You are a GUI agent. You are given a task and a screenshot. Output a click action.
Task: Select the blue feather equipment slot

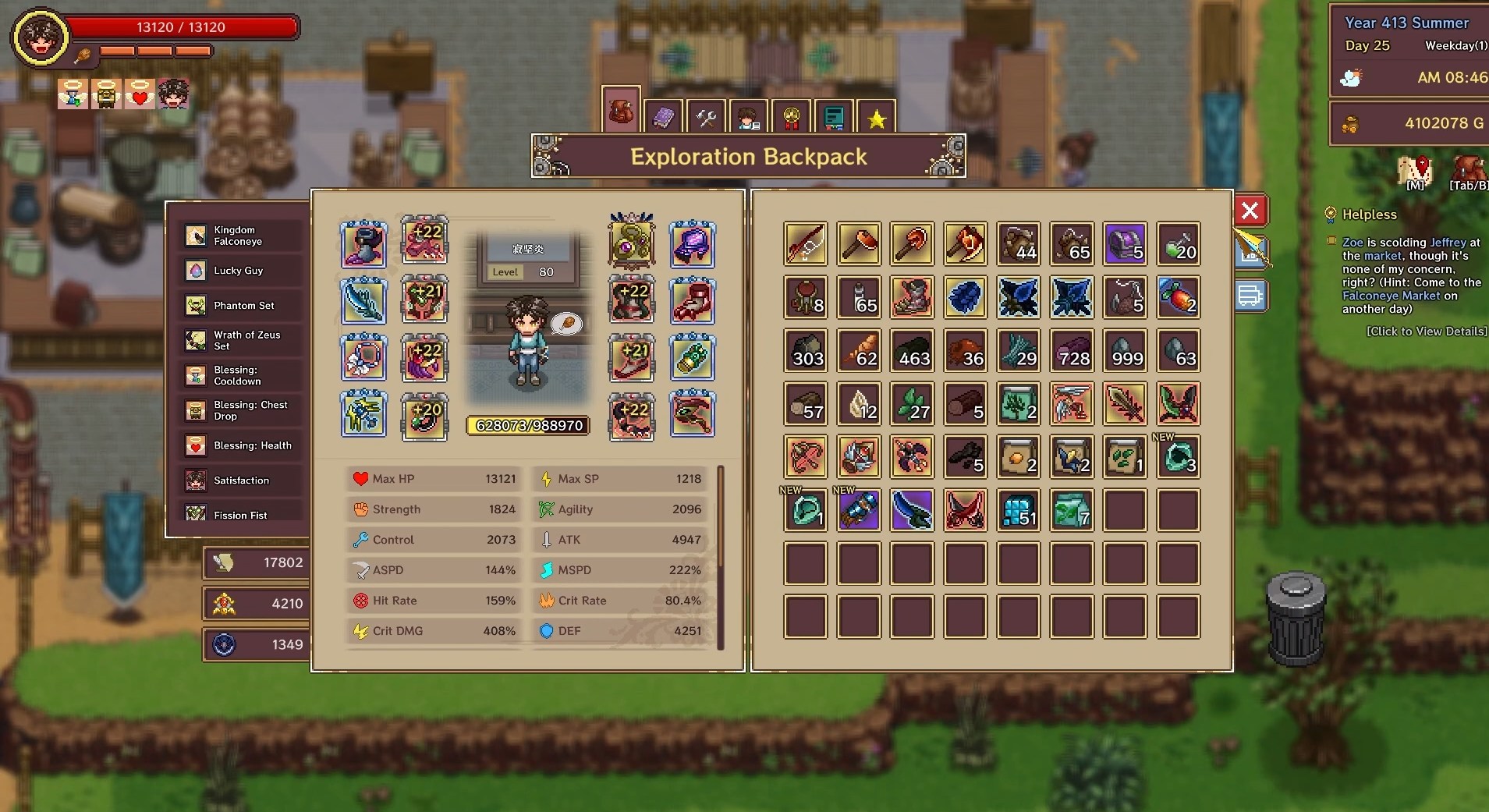pyautogui.click(x=364, y=301)
